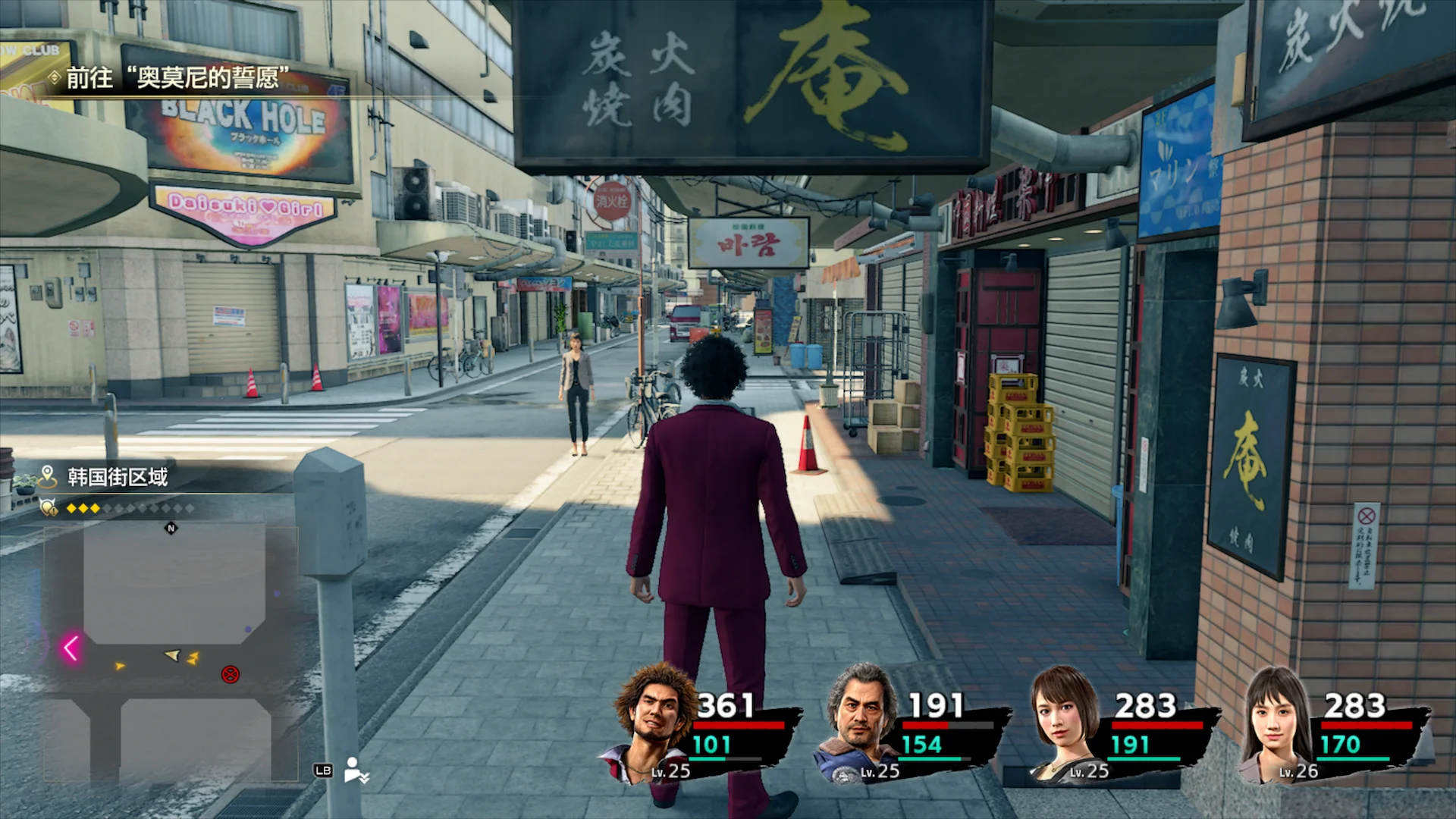The height and width of the screenshot is (819, 1456).
Task: Click the north compass indicator on minimap
Action: (171, 529)
